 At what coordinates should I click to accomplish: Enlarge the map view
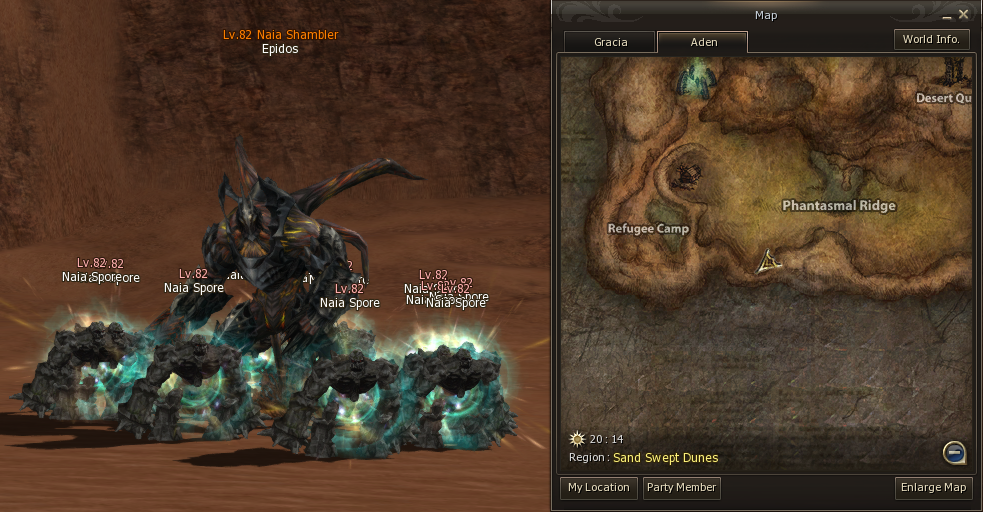coord(934,488)
